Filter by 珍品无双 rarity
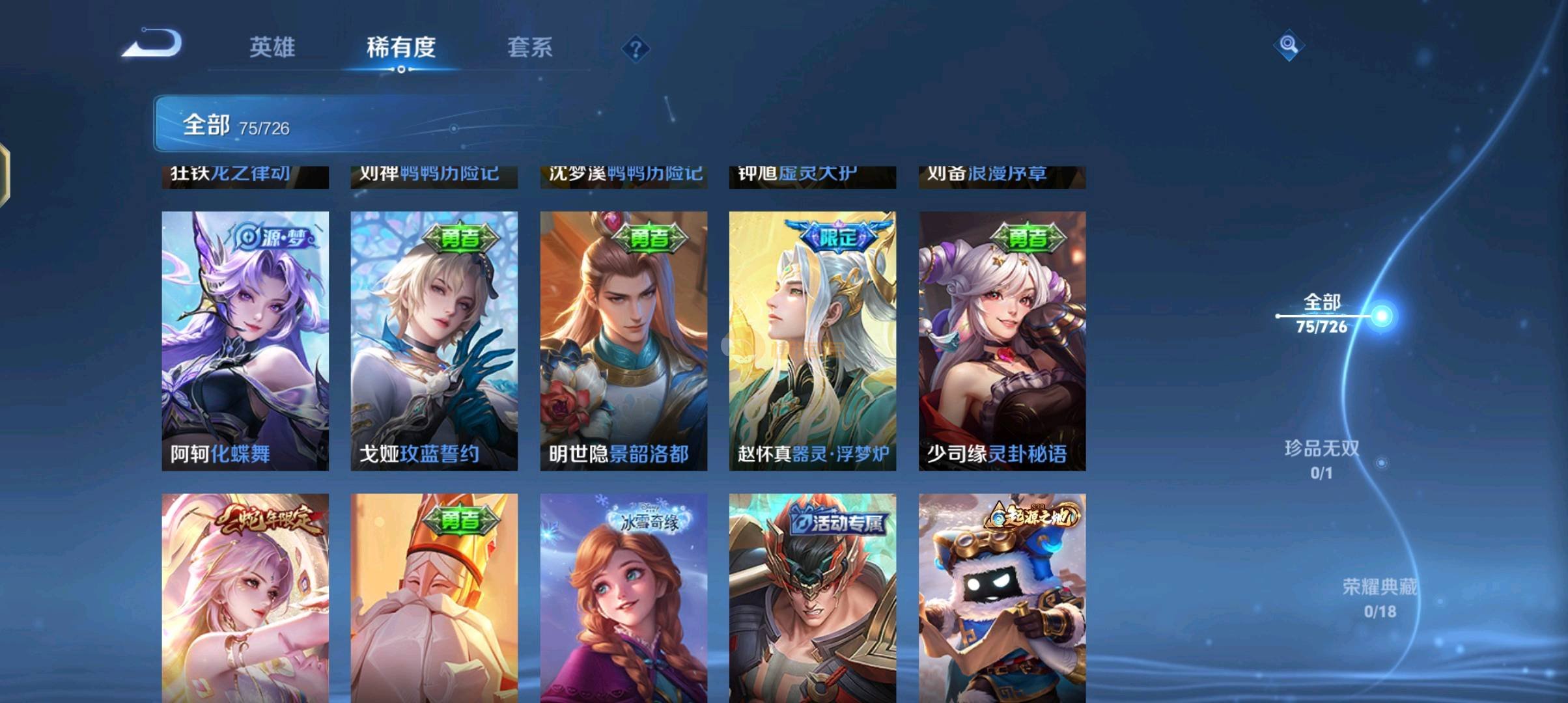The image size is (1568, 703). [1322, 459]
